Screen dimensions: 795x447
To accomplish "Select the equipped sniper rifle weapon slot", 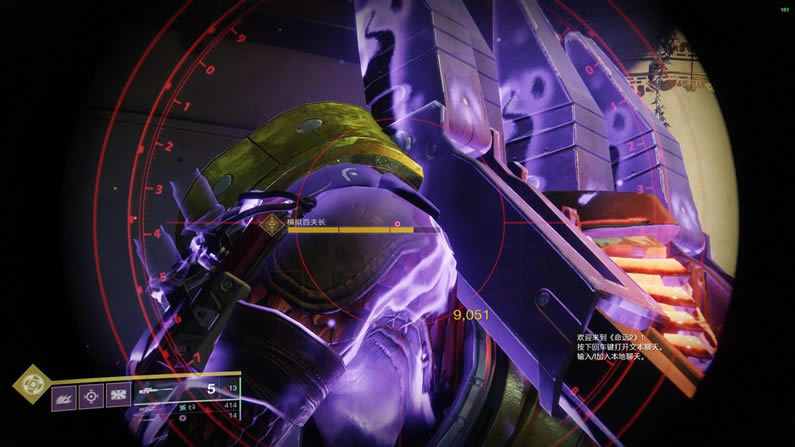I will [168, 390].
